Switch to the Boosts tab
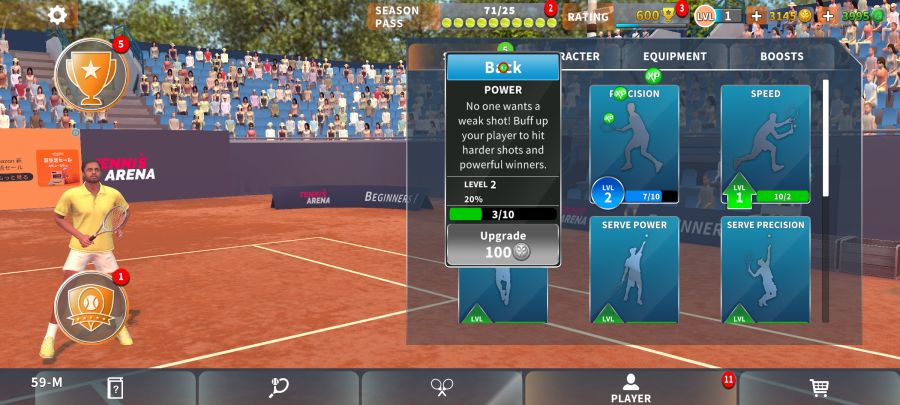The image size is (900, 405). click(781, 57)
